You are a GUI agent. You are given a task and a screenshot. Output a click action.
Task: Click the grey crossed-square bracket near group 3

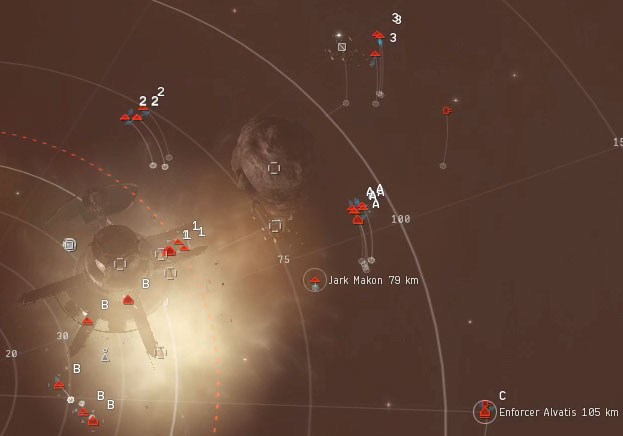click(x=342, y=47)
